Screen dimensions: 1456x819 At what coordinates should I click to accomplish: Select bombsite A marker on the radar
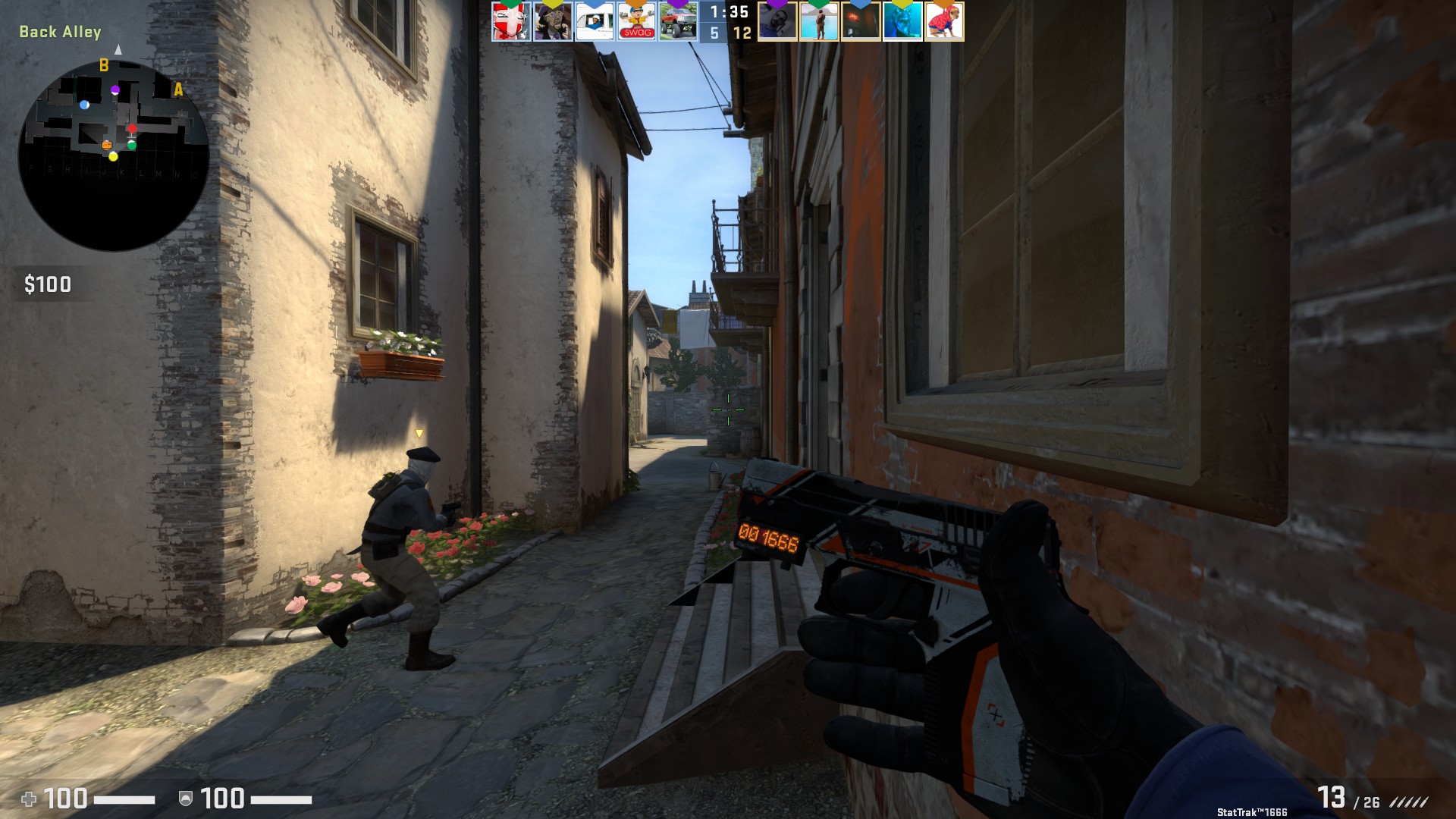[178, 89]
